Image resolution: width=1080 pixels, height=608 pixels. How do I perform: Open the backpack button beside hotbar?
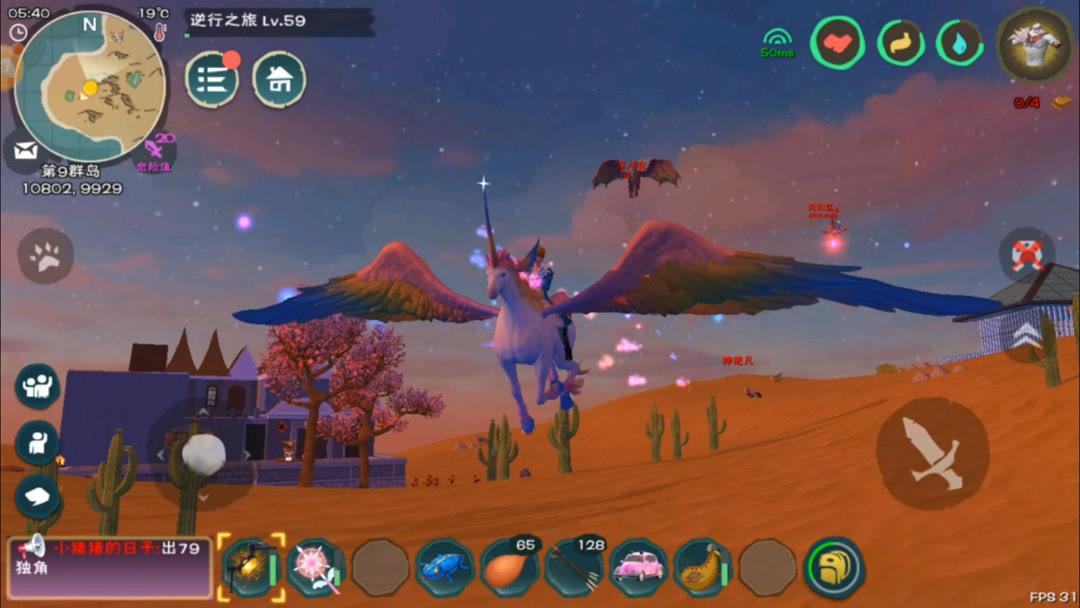(x=834, y=567)
